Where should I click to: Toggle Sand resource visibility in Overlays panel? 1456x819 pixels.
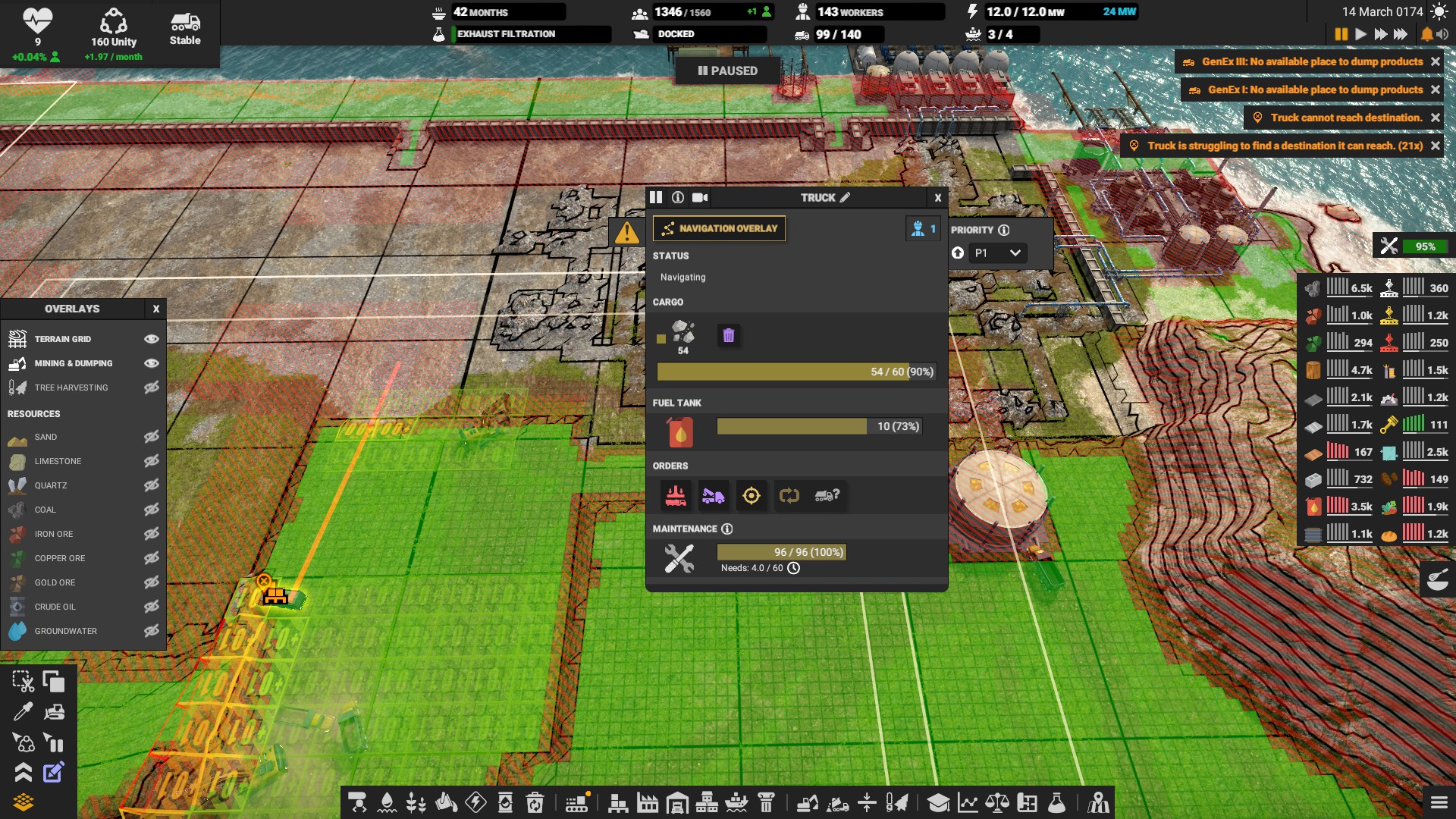151,437
